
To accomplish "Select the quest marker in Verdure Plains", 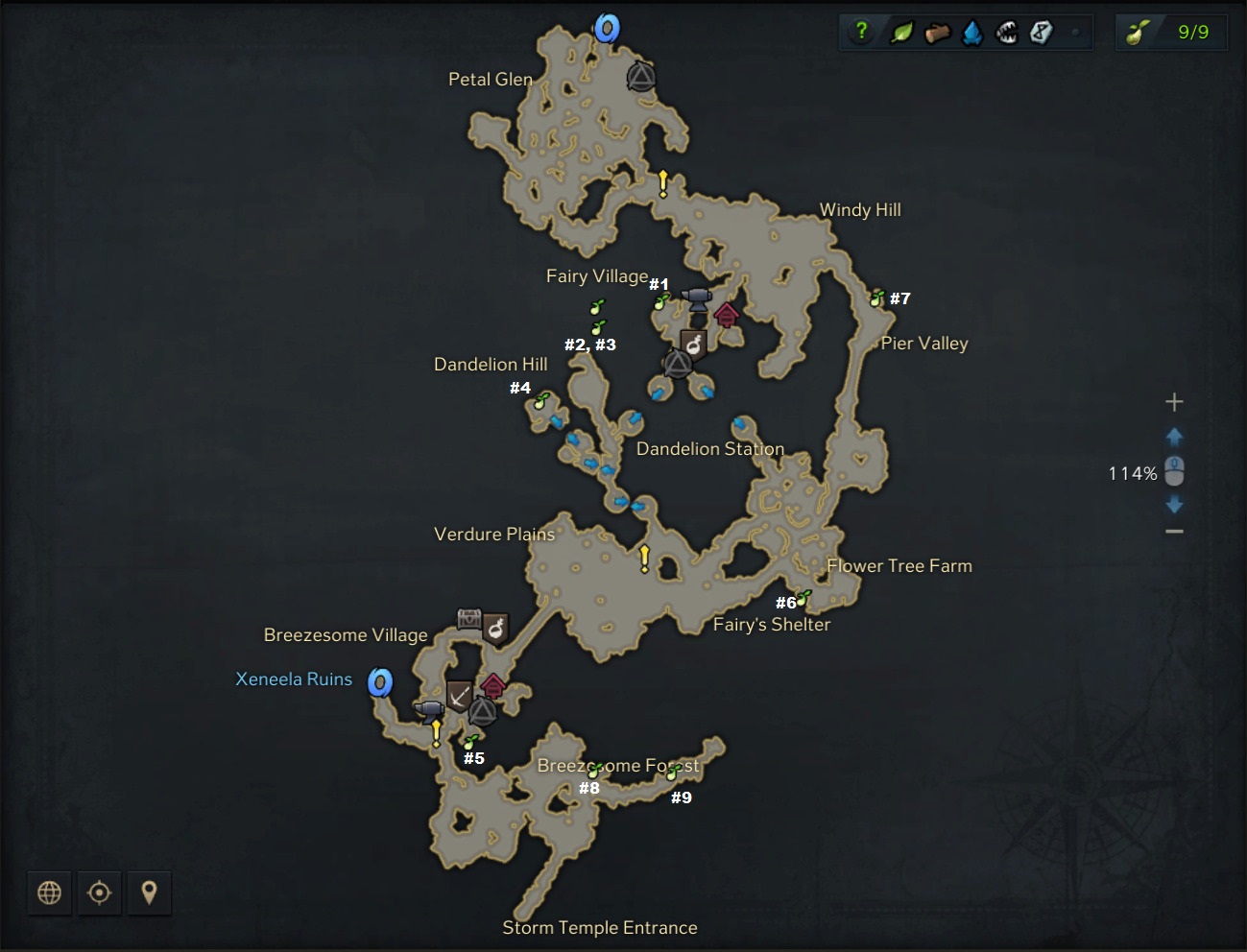I will pos(644,558).
